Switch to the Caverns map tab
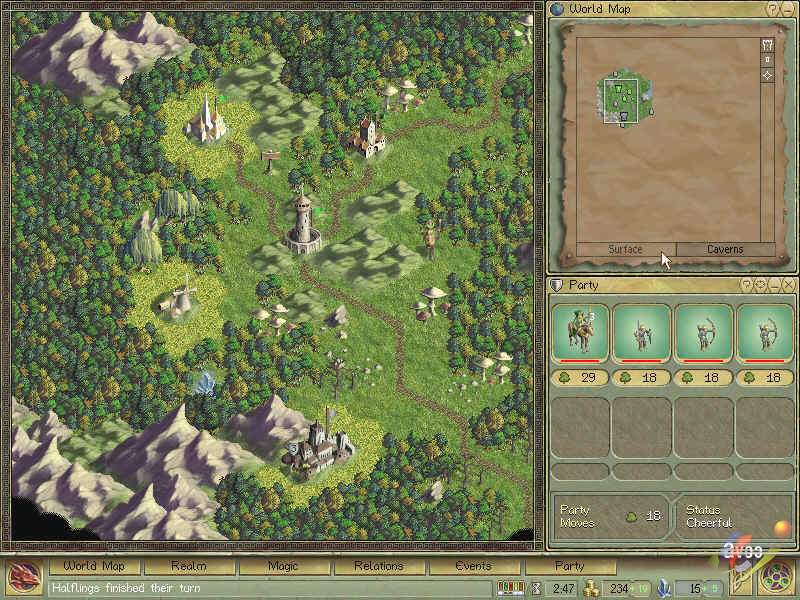800x600 pixels. click(x=725, y=249)
